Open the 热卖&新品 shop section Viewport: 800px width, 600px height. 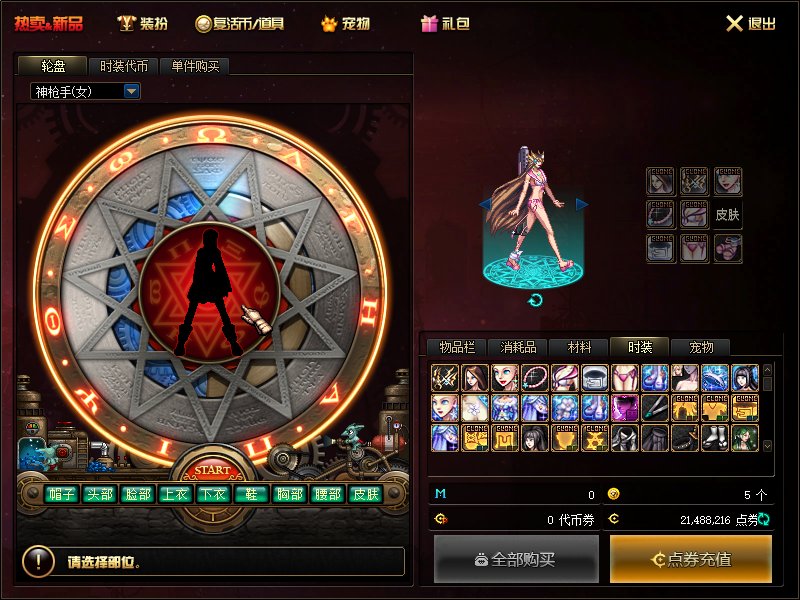tap(49, 23)
